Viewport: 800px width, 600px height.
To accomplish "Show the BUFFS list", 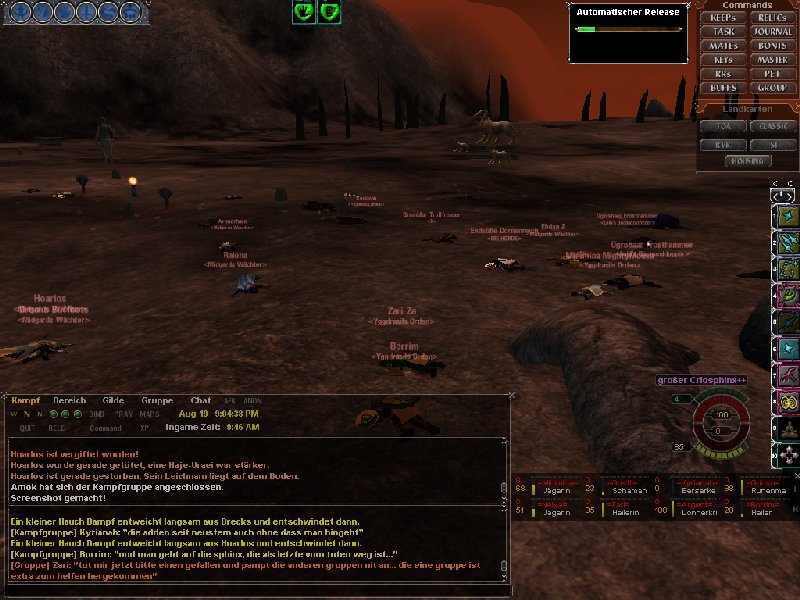I will pyautogui.click(x=723, y=88).
